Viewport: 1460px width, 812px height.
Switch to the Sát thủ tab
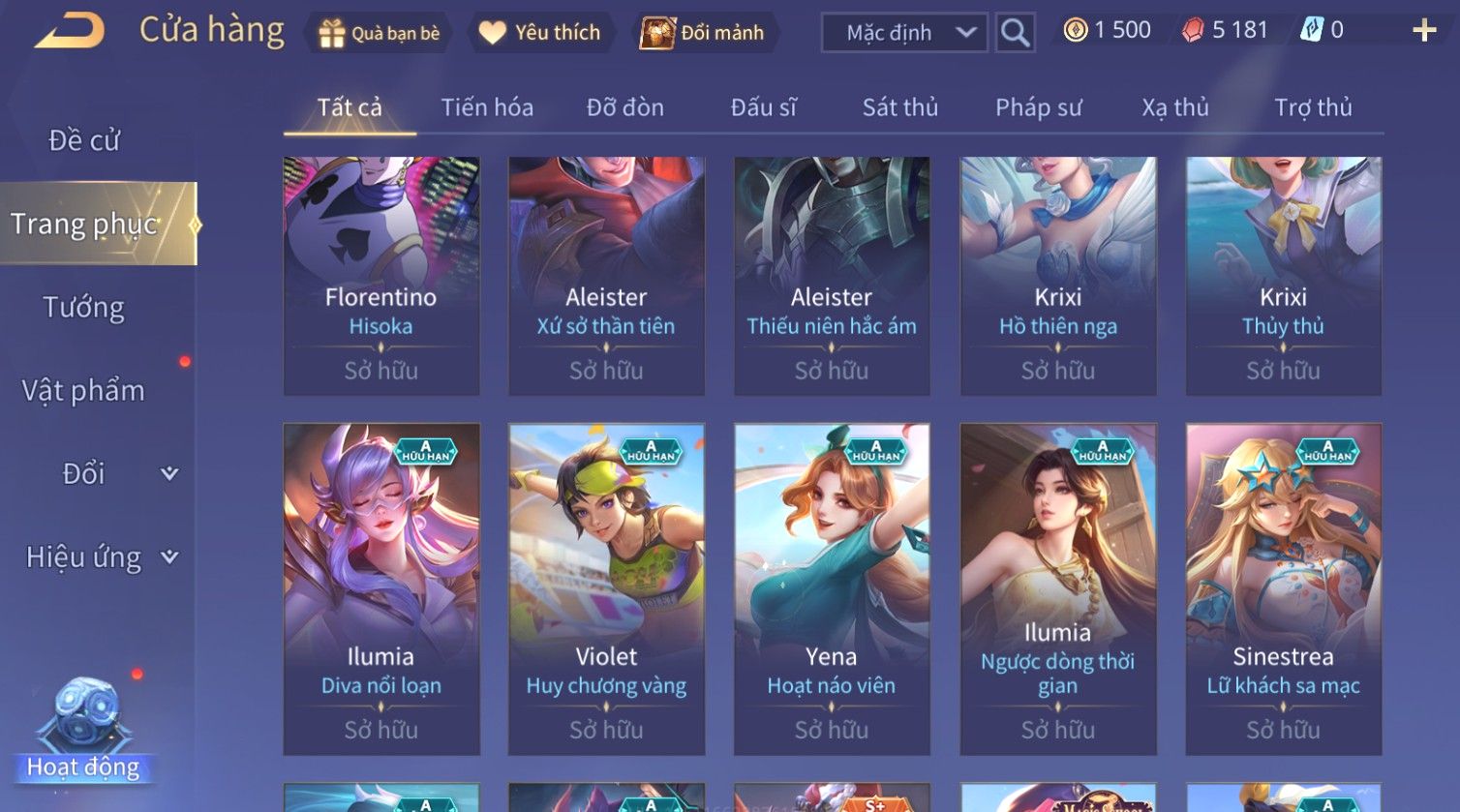(x=899, y=107)
